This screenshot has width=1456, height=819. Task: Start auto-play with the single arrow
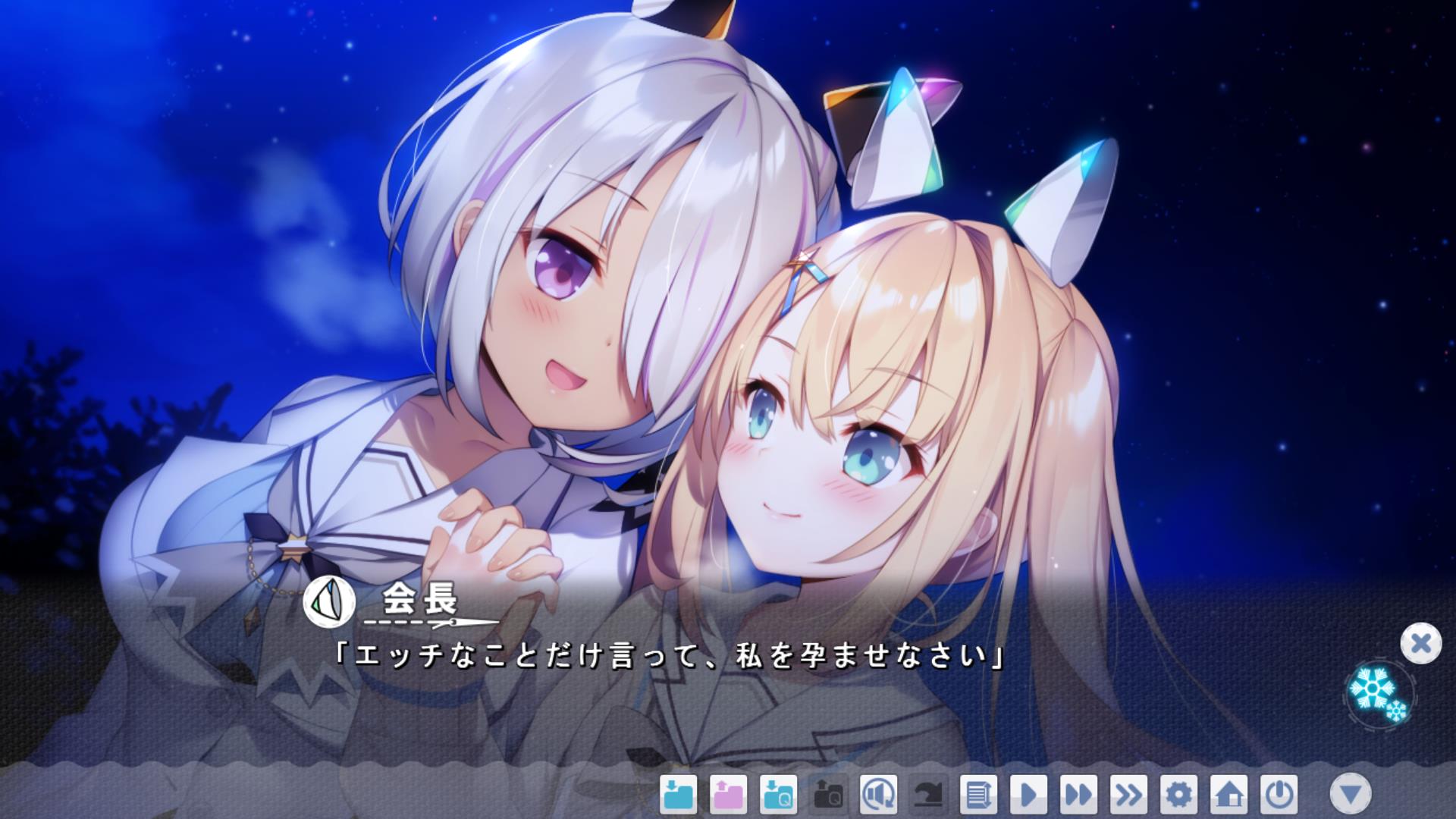(1028, 795)
